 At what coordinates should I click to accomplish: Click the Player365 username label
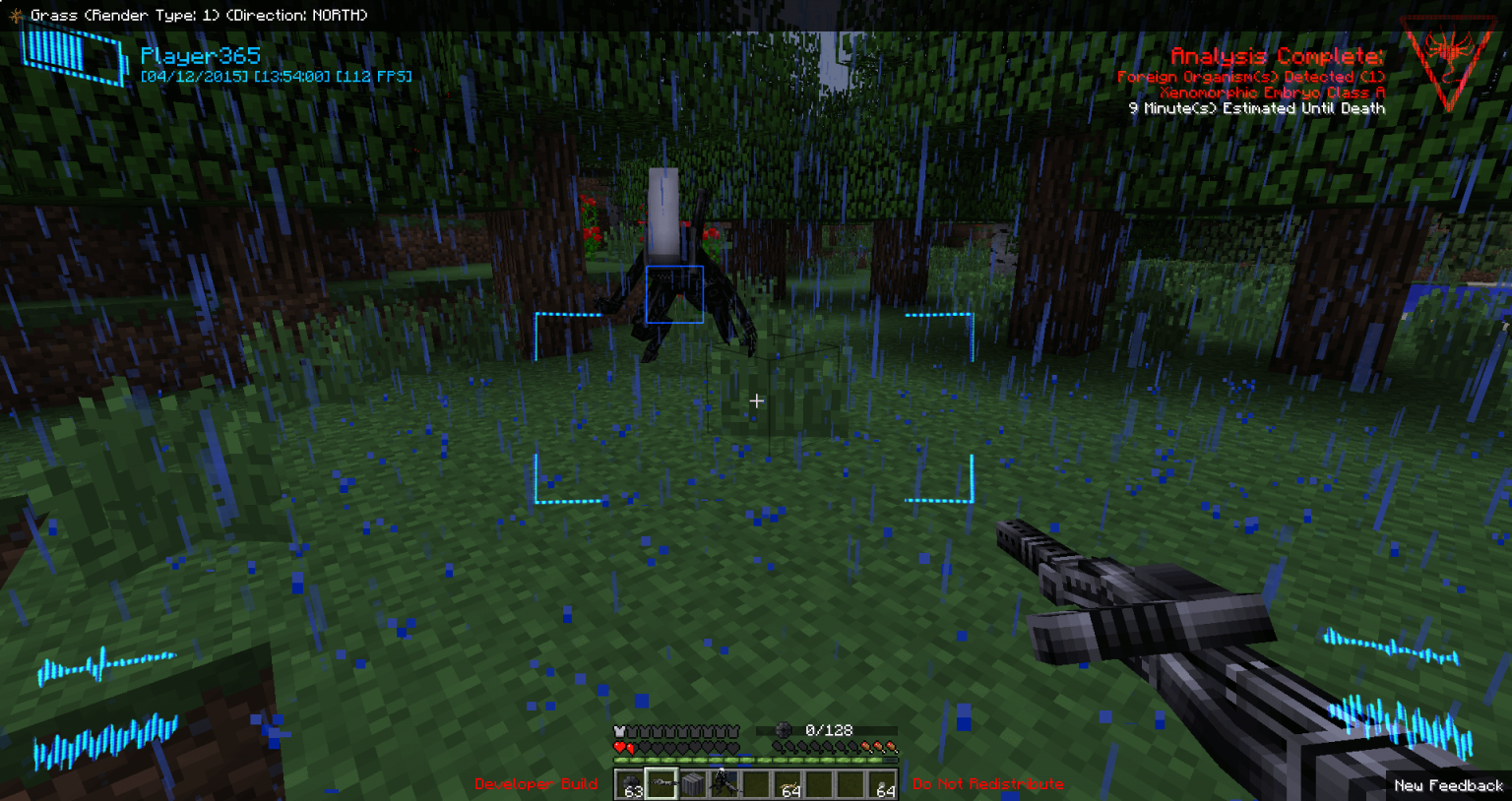pyautogui.click(x=201, y=55)
